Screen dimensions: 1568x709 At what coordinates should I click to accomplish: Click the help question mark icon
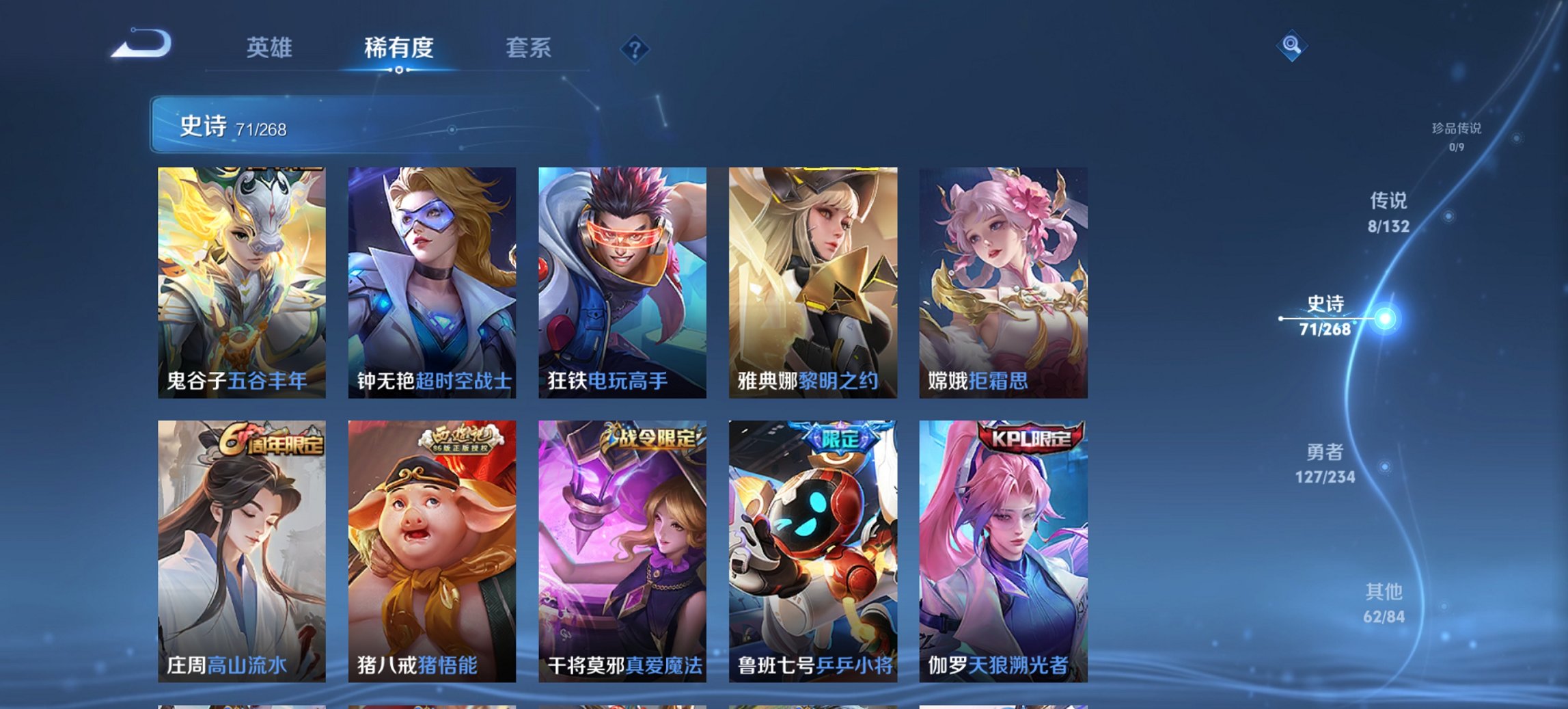click(x=634, y=48)
